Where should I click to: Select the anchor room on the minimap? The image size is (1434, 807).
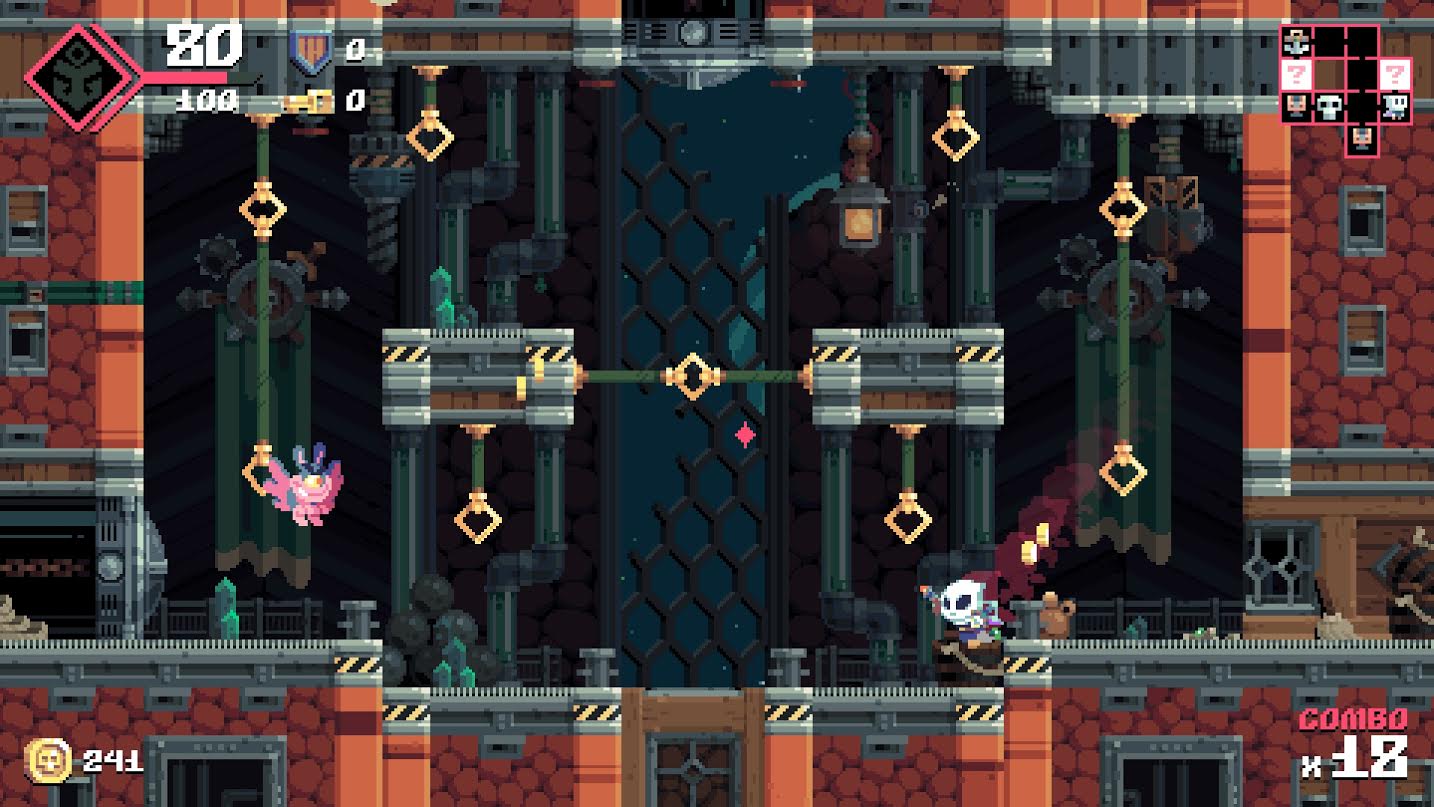coord(1296,42)
